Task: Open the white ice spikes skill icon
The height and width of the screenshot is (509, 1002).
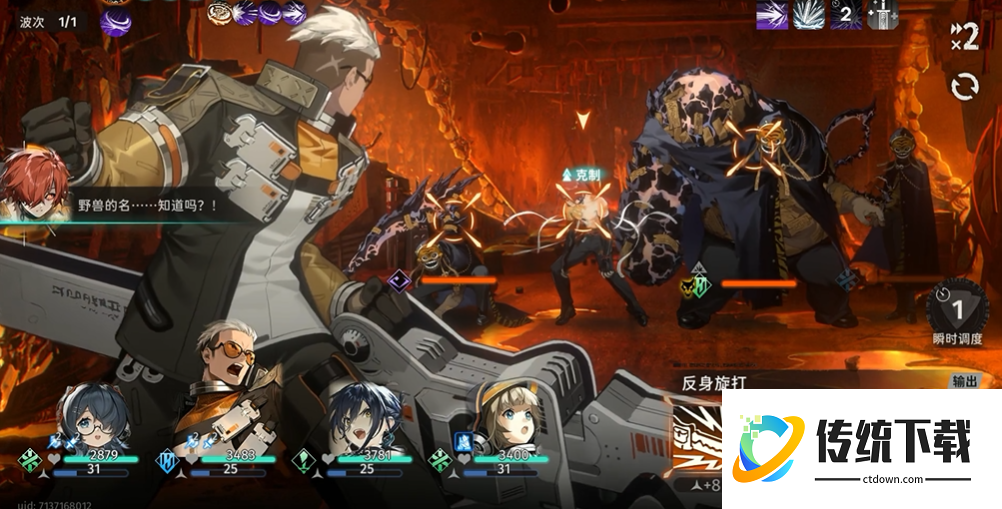Action: 807,15
